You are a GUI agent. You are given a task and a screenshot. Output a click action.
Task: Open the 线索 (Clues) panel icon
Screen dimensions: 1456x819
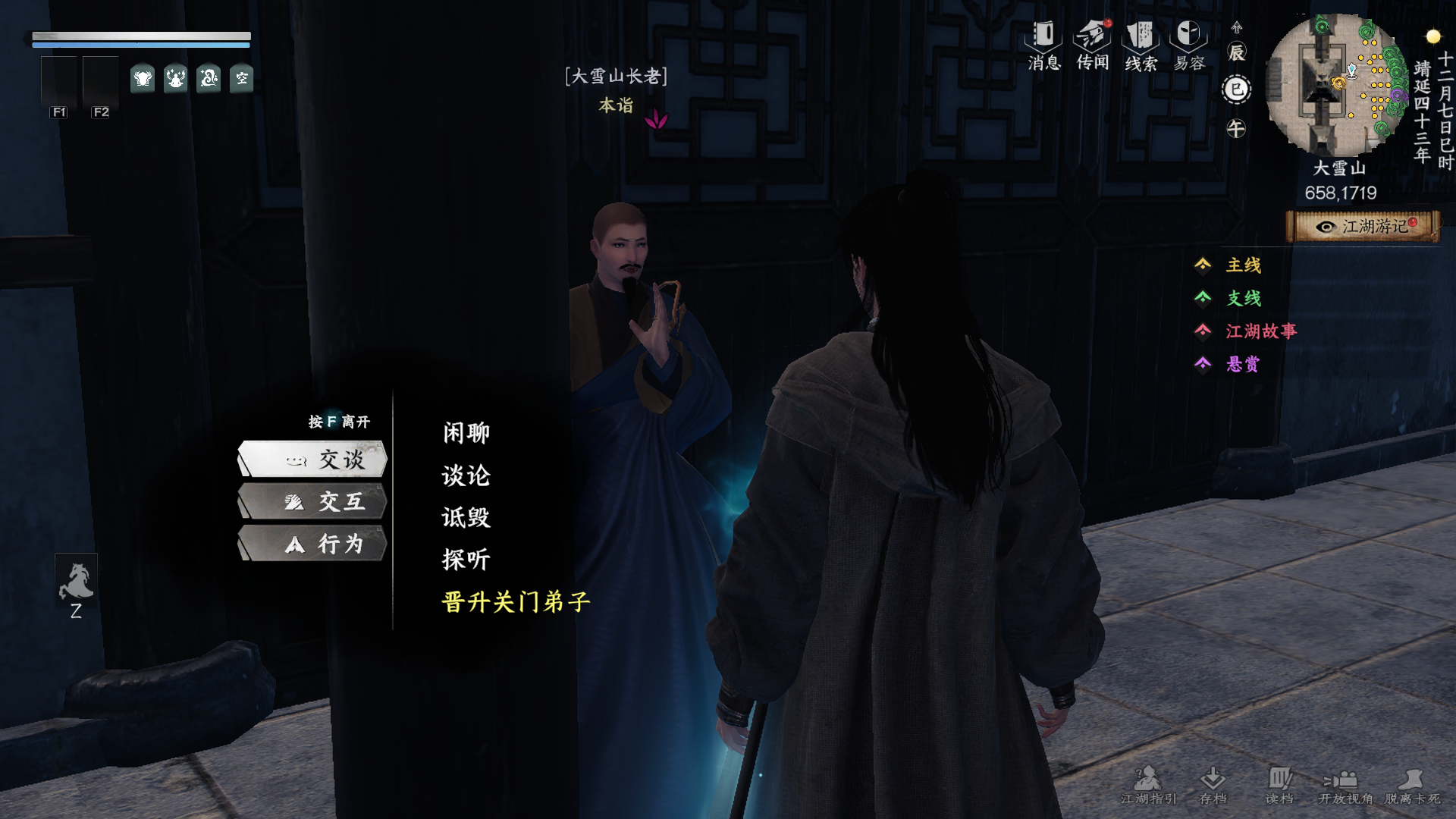click(x=1141, y=38)
